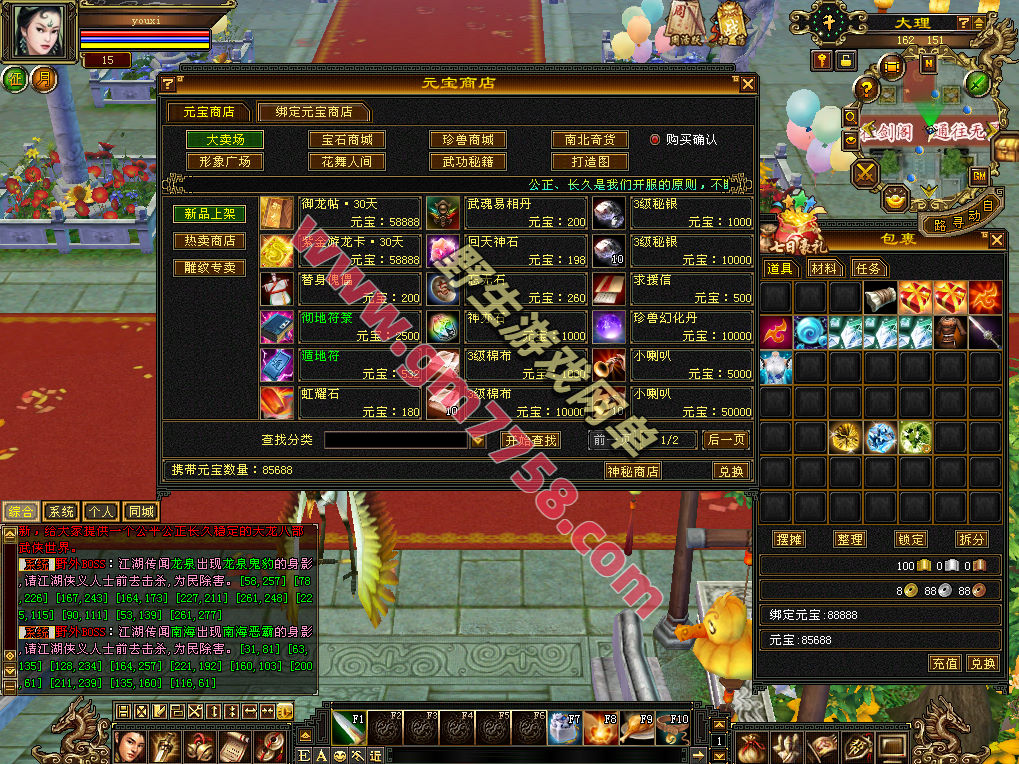Toggle the 购买确认 option

click(x=656, y=140)
